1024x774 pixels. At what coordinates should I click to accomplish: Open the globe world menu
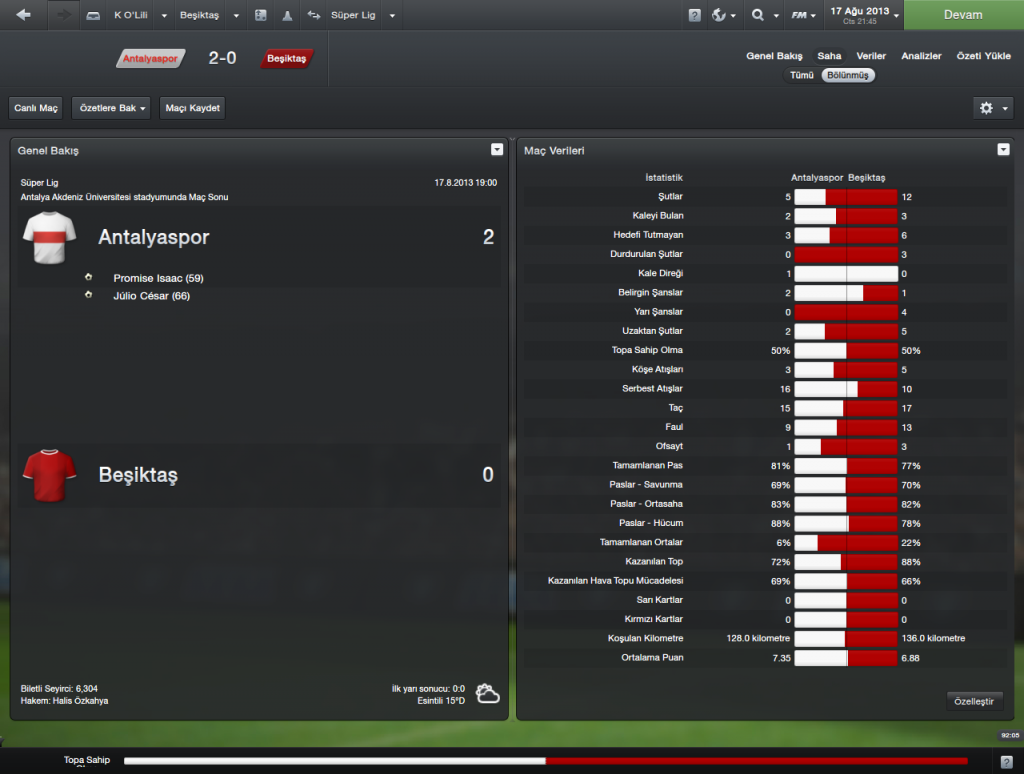coord(723,16)
